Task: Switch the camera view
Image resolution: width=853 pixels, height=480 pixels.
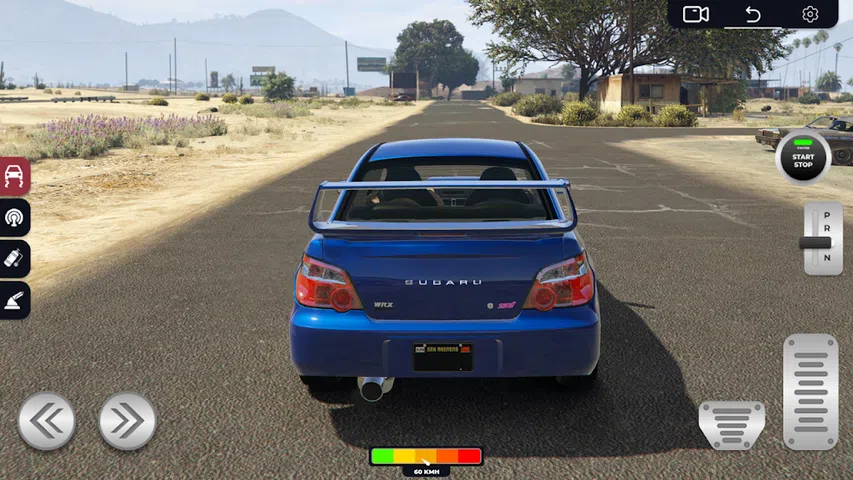Action: (695, 14)
